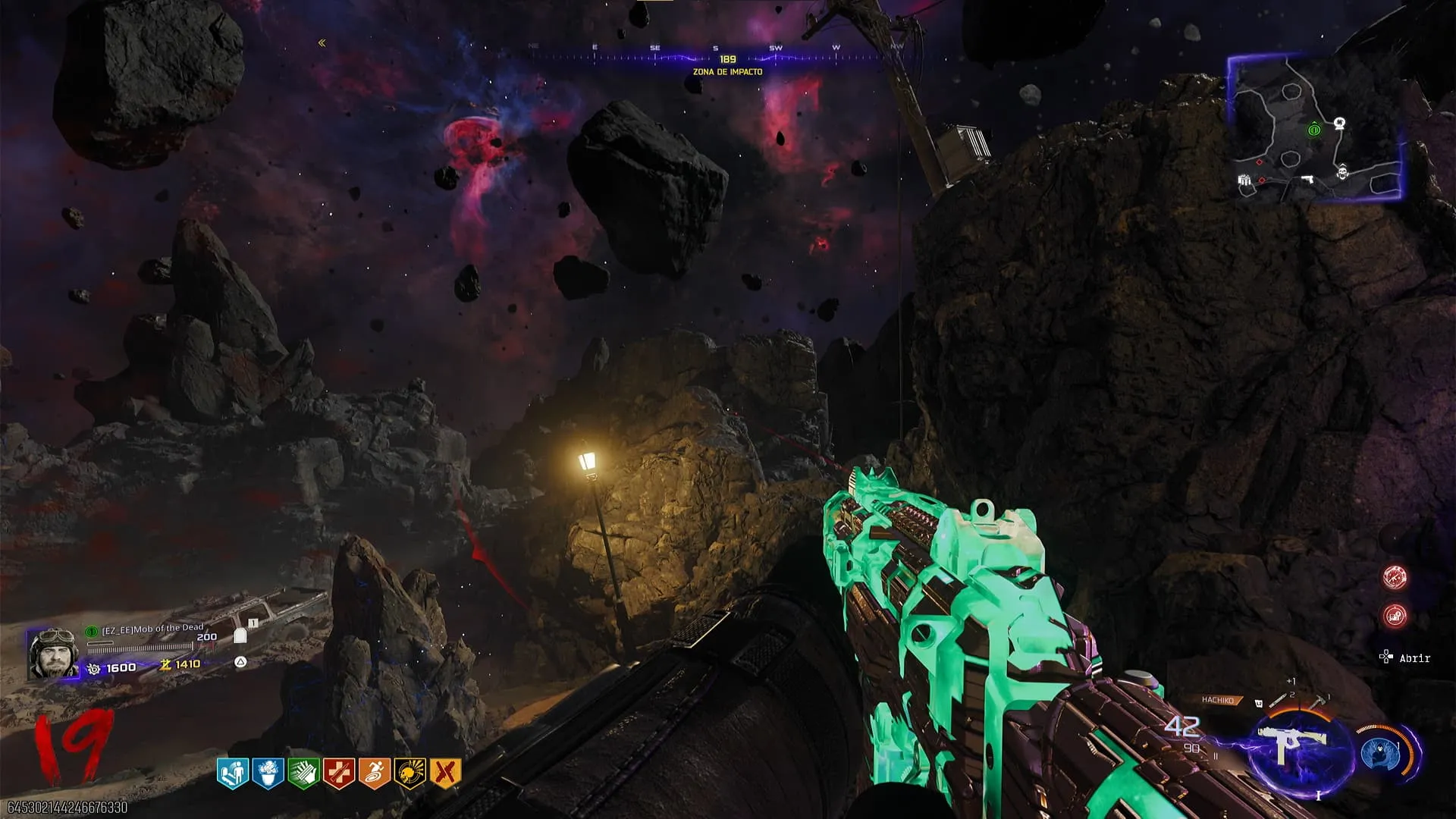The image size is (1456, 819).
Task: Select the green Speed Cola hand perk
Action: pyautogui.click(x=303, y=773)
